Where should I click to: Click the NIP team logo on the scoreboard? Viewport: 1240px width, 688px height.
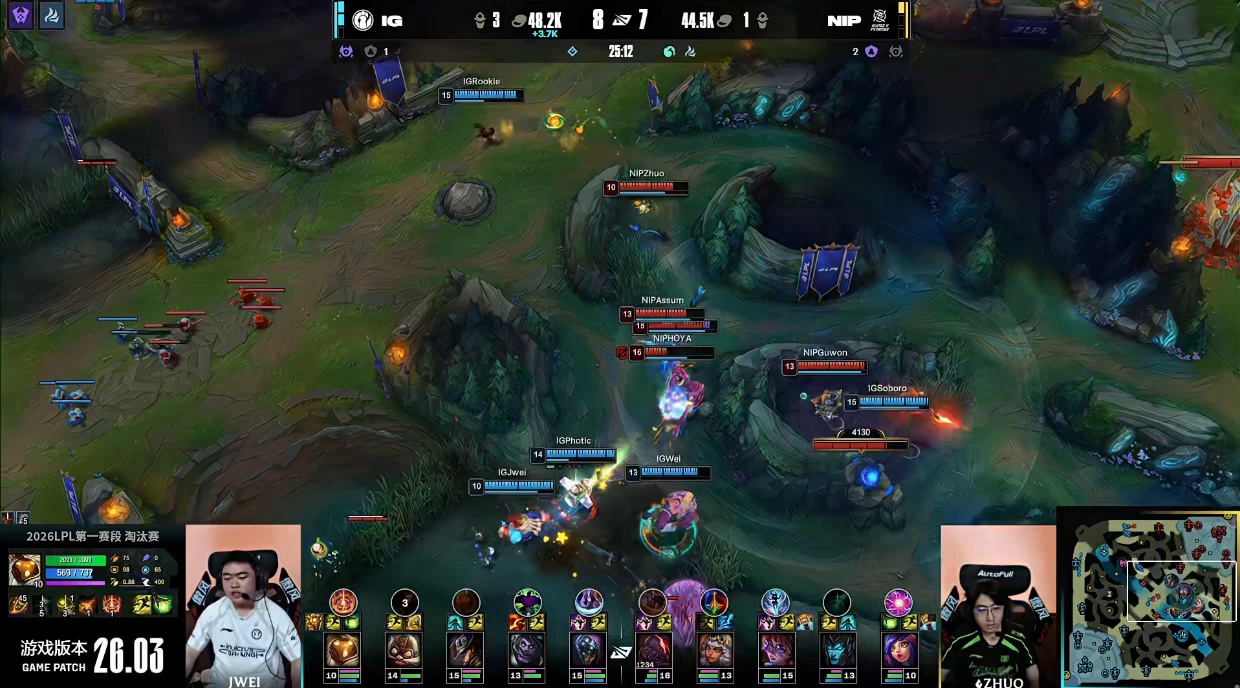[x=880, y=20]
